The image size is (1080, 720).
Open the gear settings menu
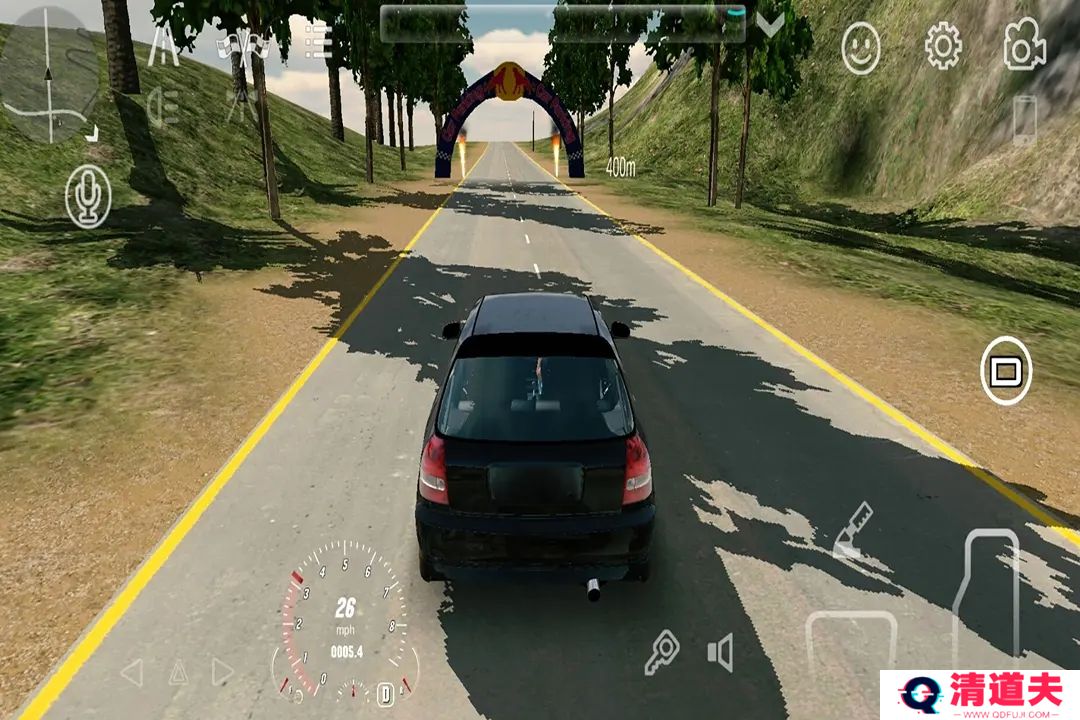click(942, 46)
